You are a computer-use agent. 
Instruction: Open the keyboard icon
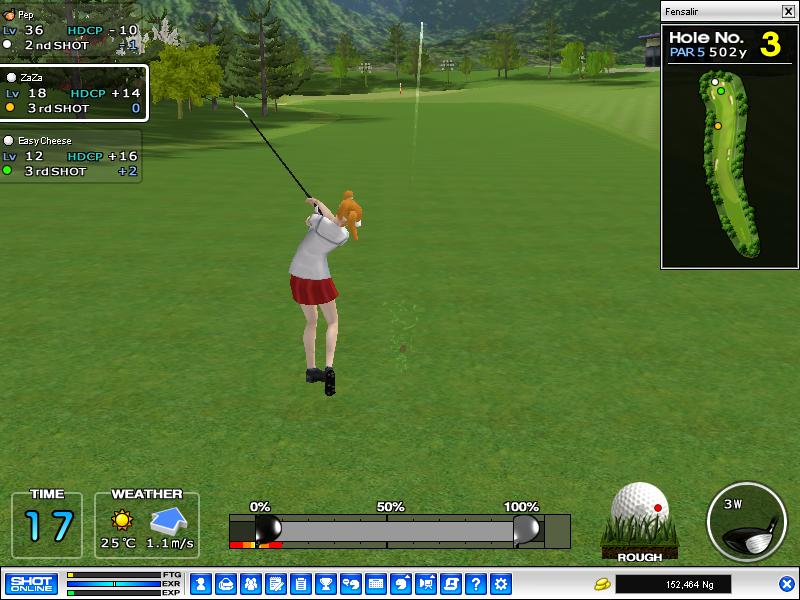(x=376, y=584)
